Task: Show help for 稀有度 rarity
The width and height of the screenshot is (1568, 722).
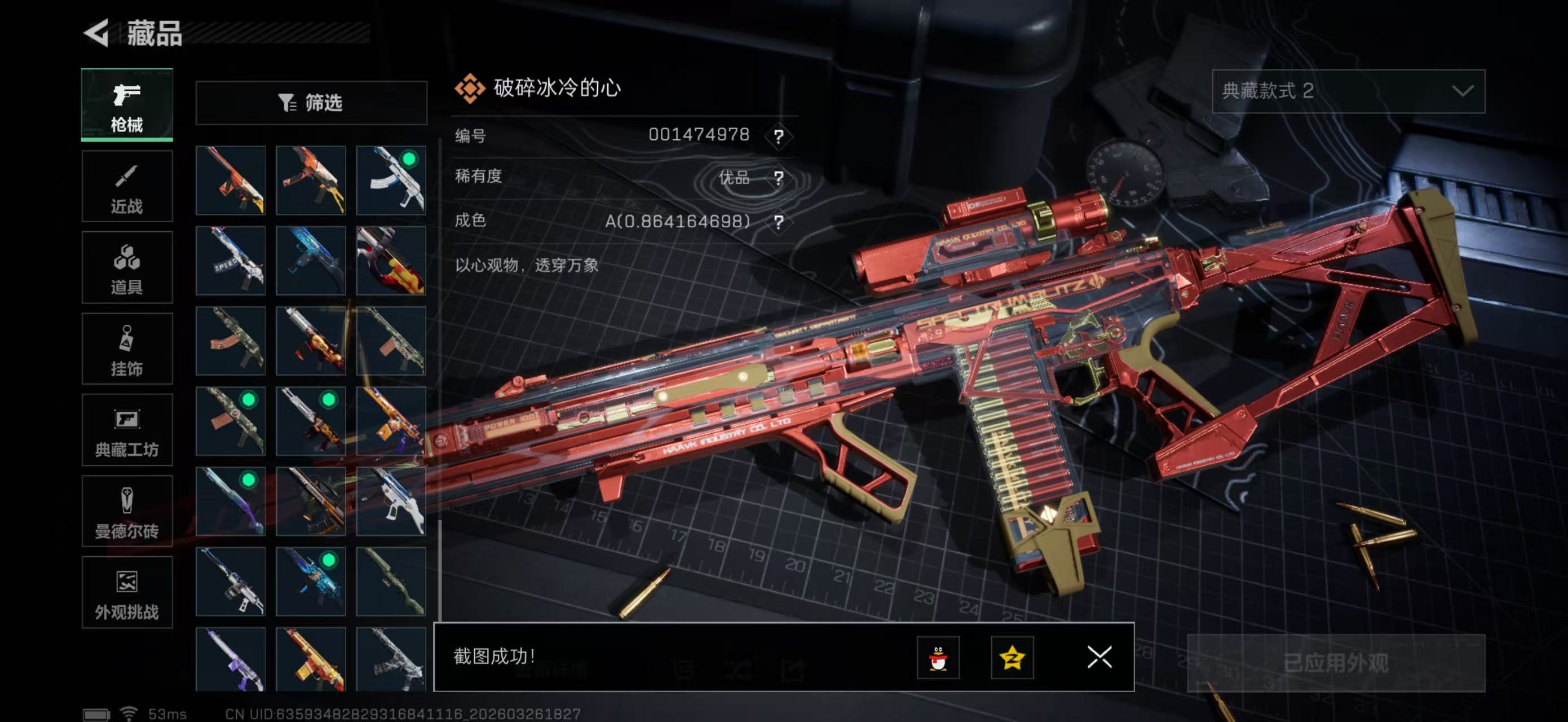Action: pos(779,178)
